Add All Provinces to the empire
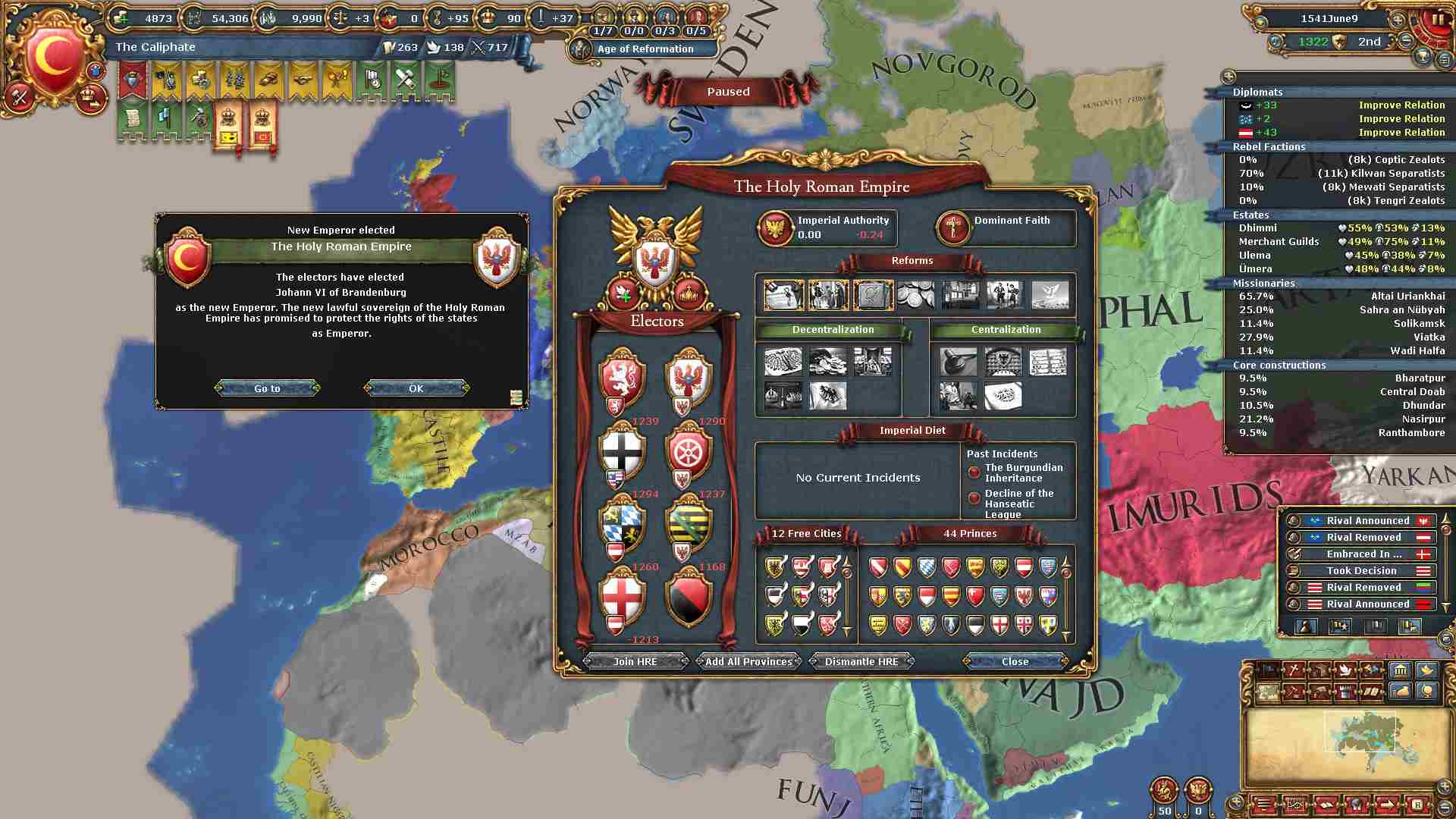 pos(748,661)
